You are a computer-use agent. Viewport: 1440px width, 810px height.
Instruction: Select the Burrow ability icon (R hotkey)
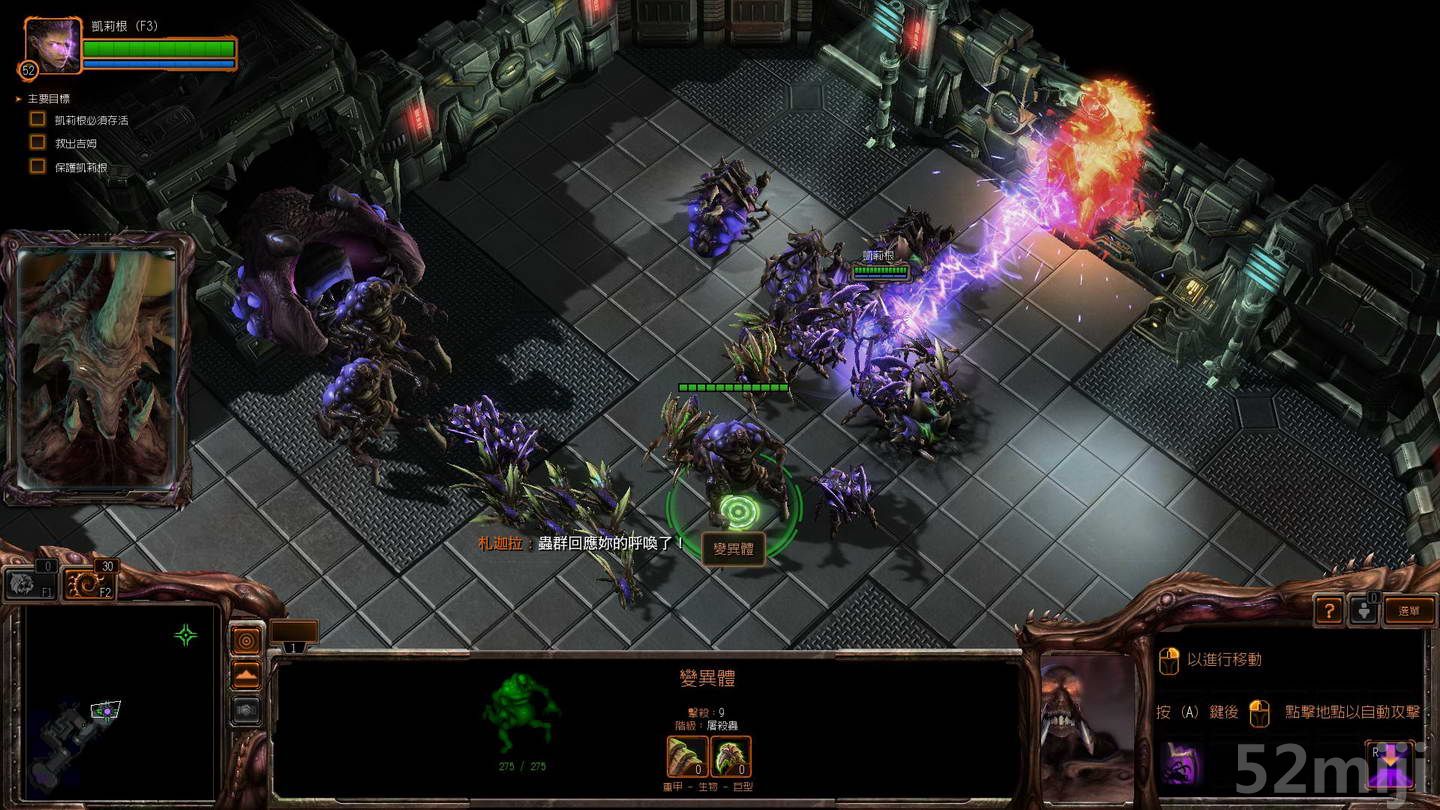(x=1390, y=762)
